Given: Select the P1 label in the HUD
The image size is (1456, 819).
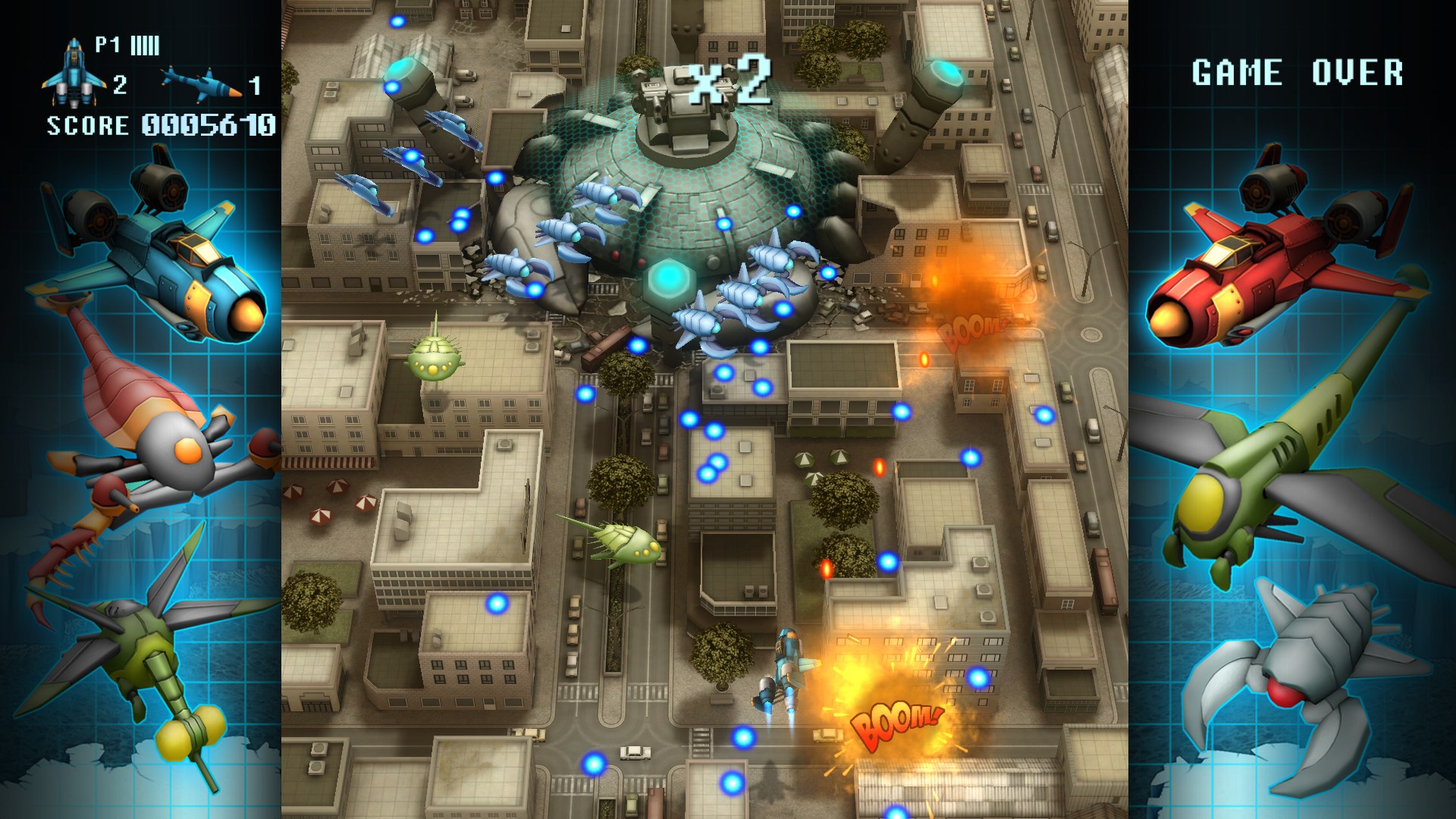Looking at the screenshot, I should click(x=106, y=45).
